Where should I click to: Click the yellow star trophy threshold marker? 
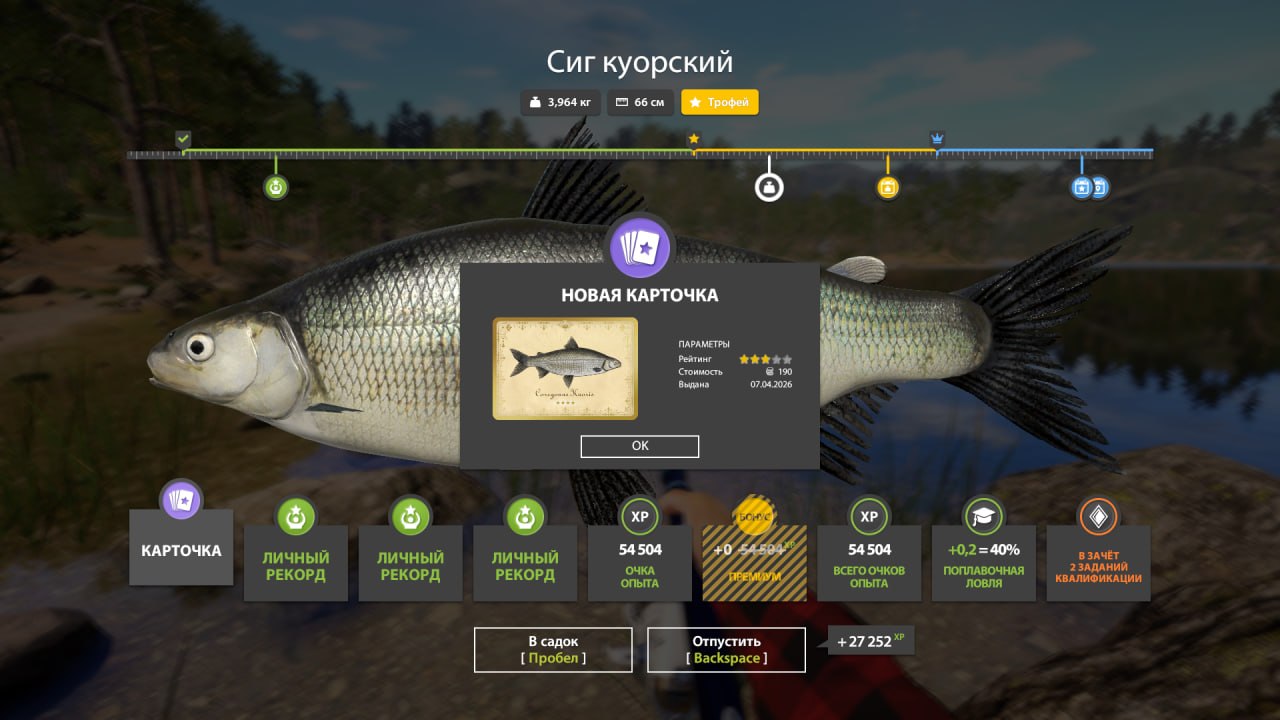(x=692, y=139)
